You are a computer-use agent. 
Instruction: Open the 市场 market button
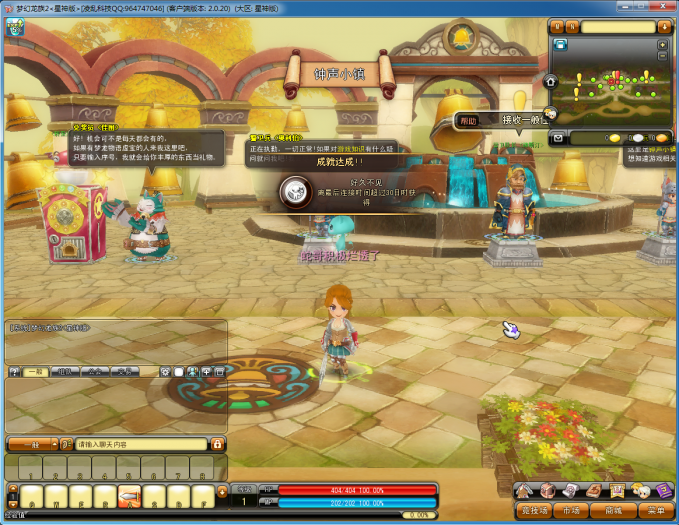pos(571,510)
